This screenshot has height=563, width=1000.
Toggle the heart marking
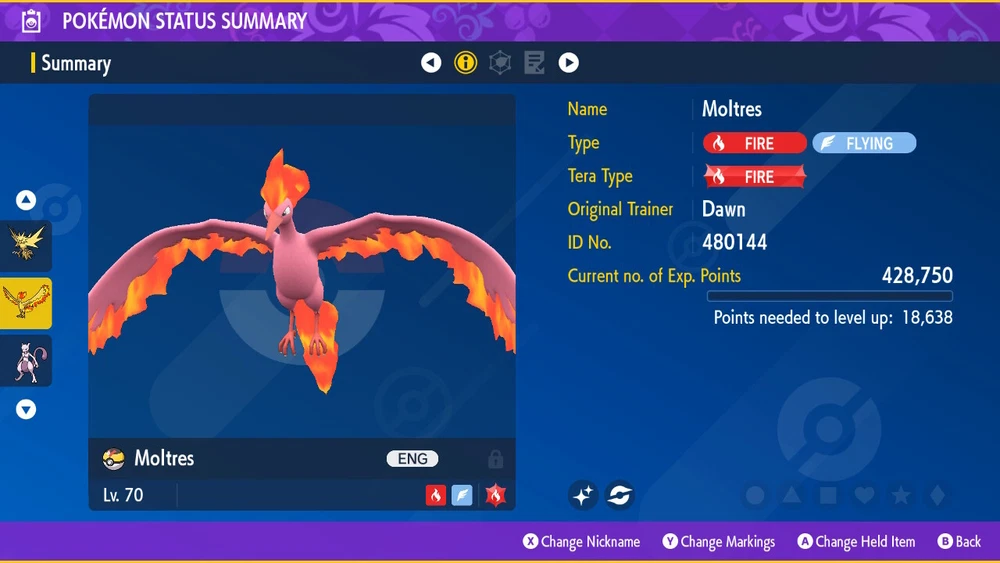(864, 495)
